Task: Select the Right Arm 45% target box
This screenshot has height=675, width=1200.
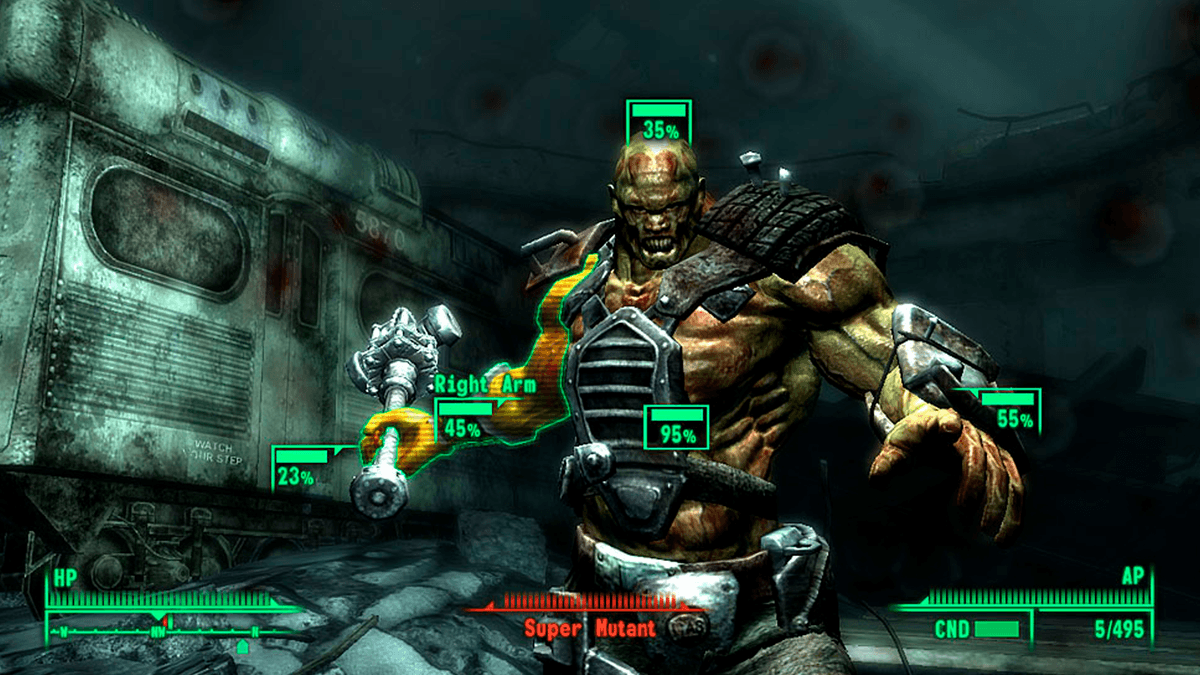Action: (x=466, y=419)
